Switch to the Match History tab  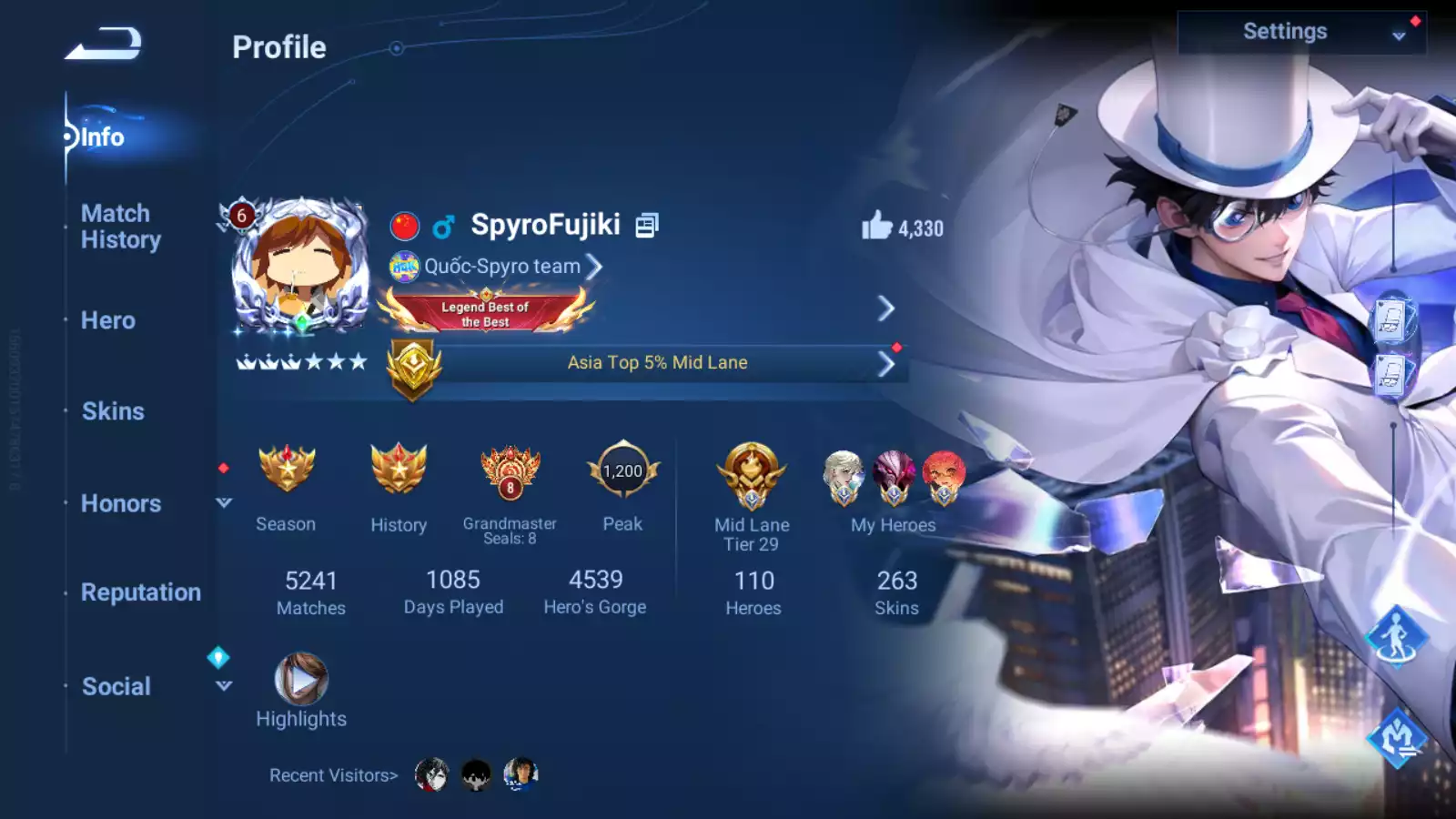tap(121, 227)
